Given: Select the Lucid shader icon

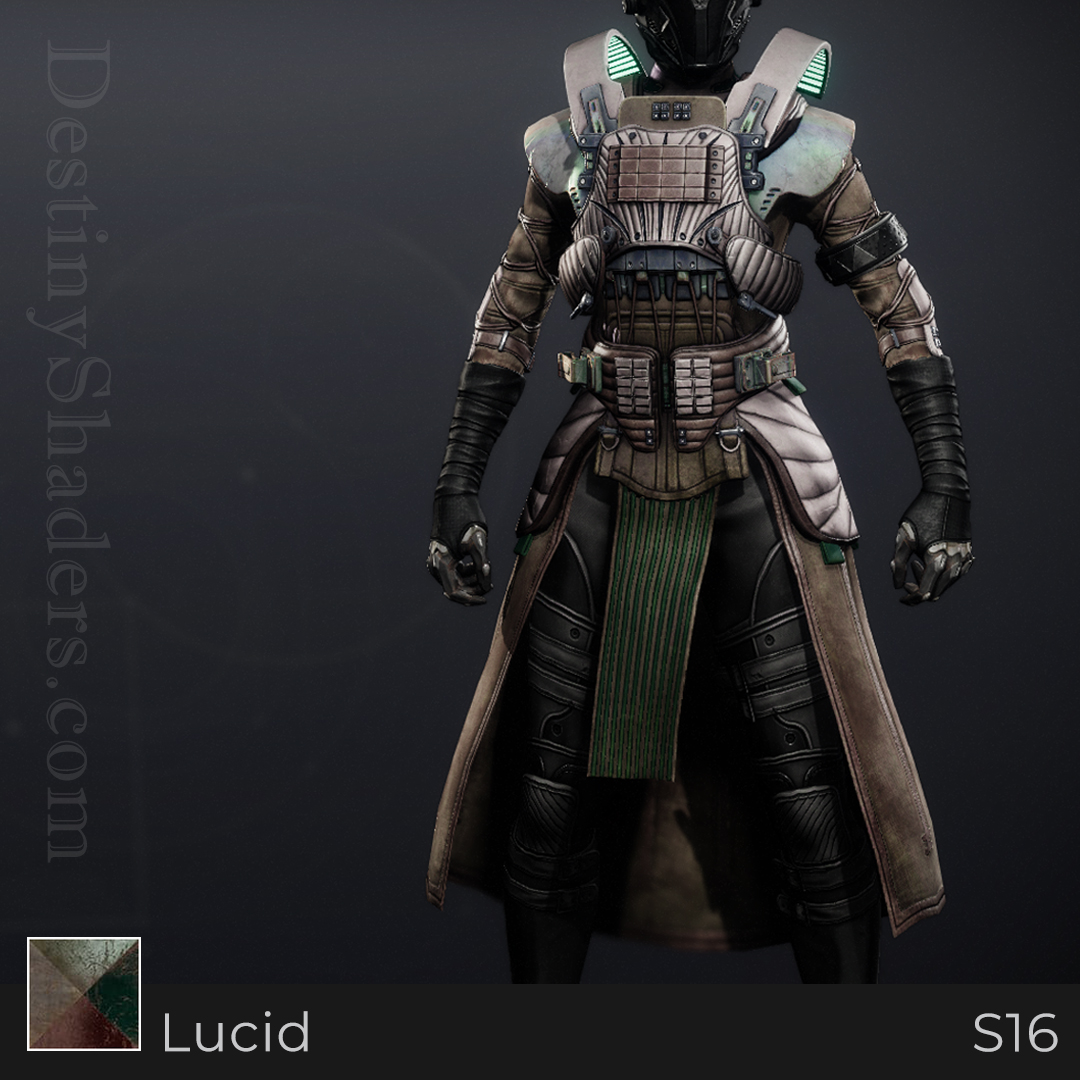Looking at the screenshot, I should (84, 993).
